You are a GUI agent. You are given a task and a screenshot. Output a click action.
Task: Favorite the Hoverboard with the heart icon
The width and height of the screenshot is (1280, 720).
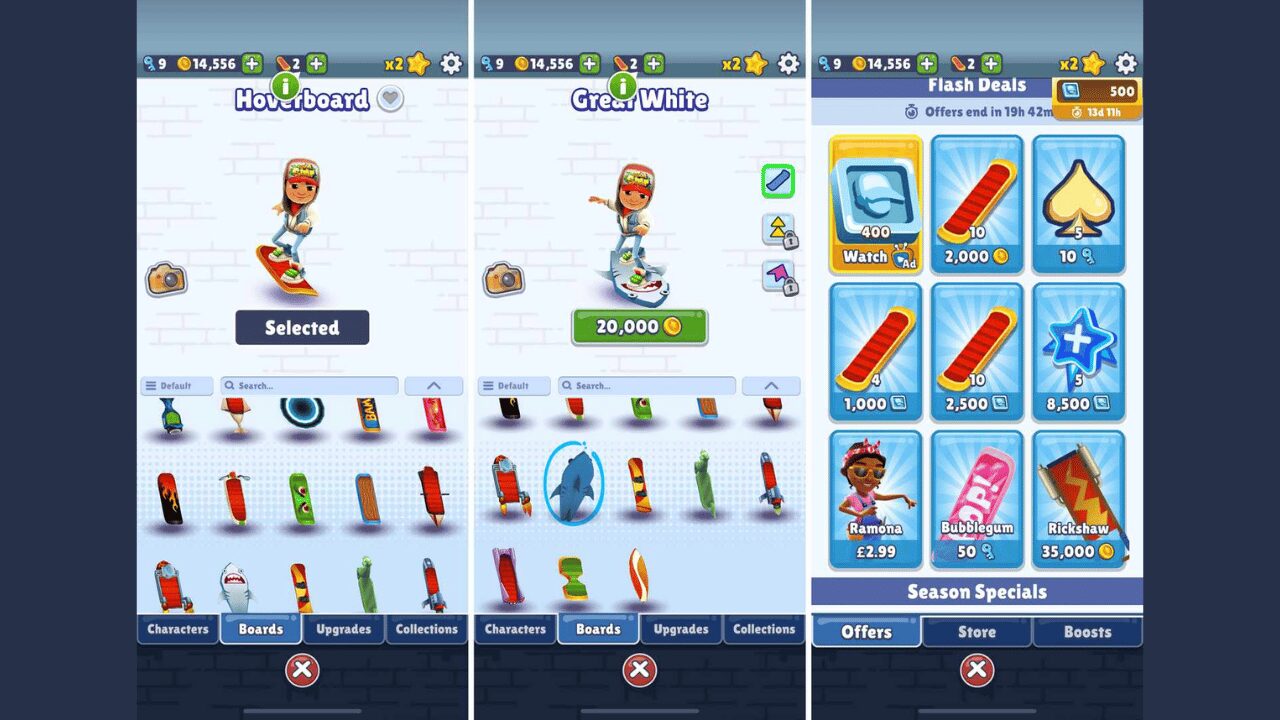click(391, 99)
